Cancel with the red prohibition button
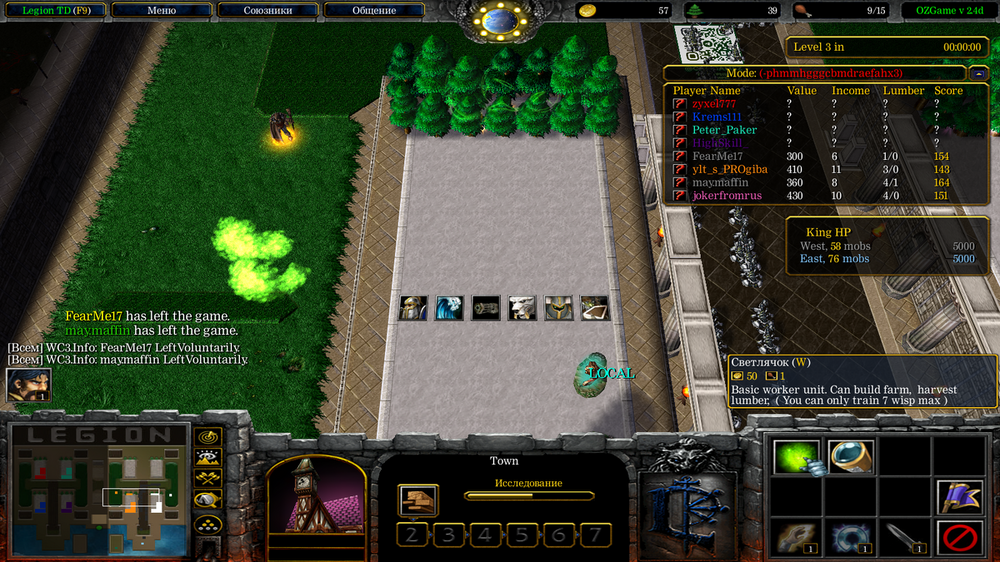This screenshot has height=562, width=1000. click(x=959, y=538)
